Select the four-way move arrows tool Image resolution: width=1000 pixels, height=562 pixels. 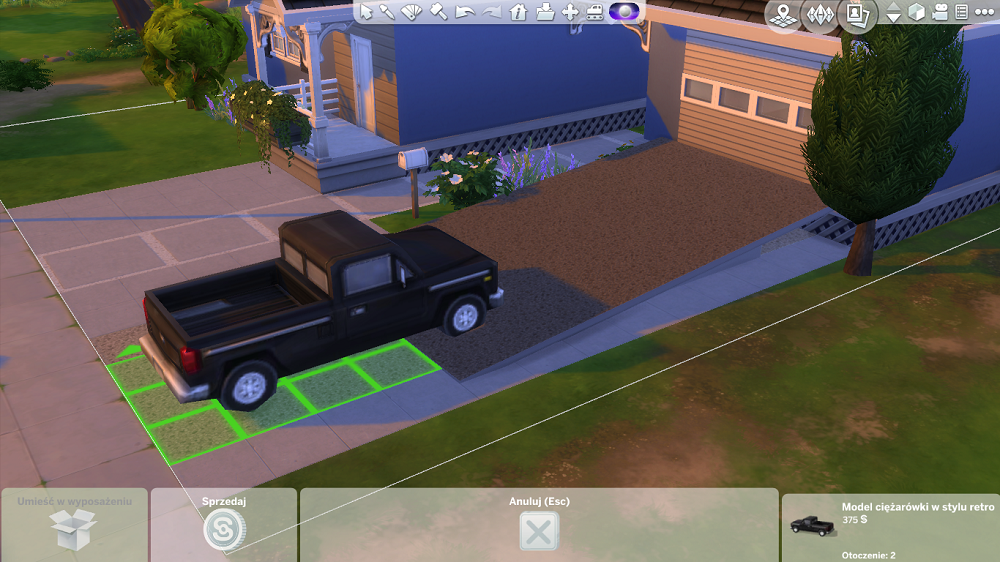[x=570, y=12]
